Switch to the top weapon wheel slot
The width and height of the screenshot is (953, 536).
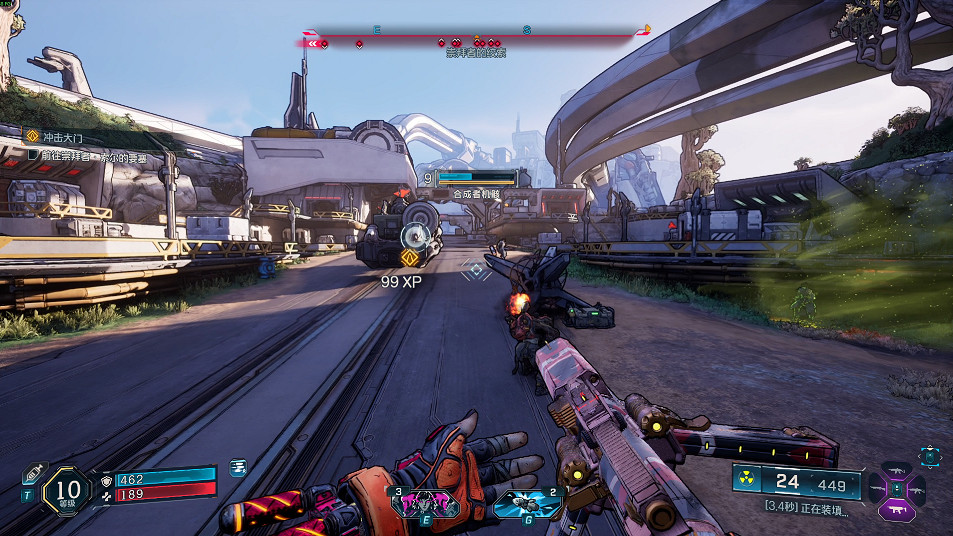point(896,469)
